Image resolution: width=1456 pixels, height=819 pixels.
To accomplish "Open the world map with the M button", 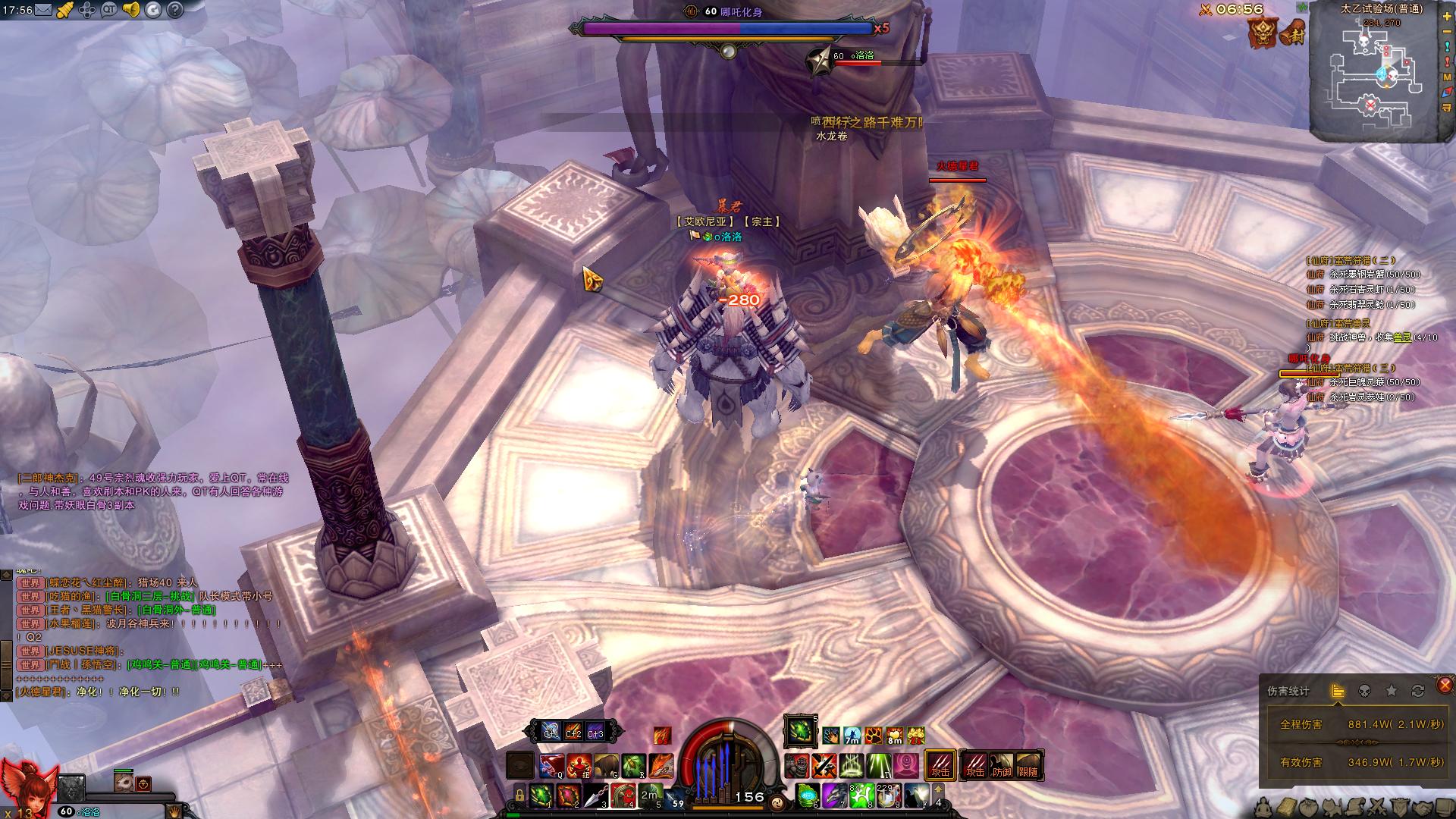I will click(1447, 77).
